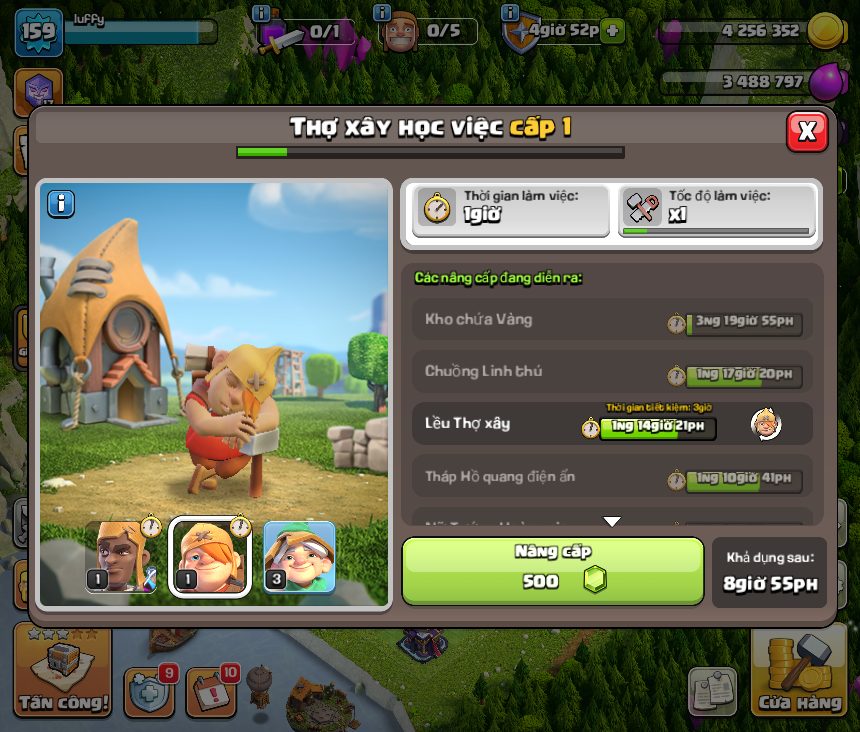Select the Tháp Hồ quang điện ẩn row
This screenshot has height=732, width=860.
click(612, 477)
